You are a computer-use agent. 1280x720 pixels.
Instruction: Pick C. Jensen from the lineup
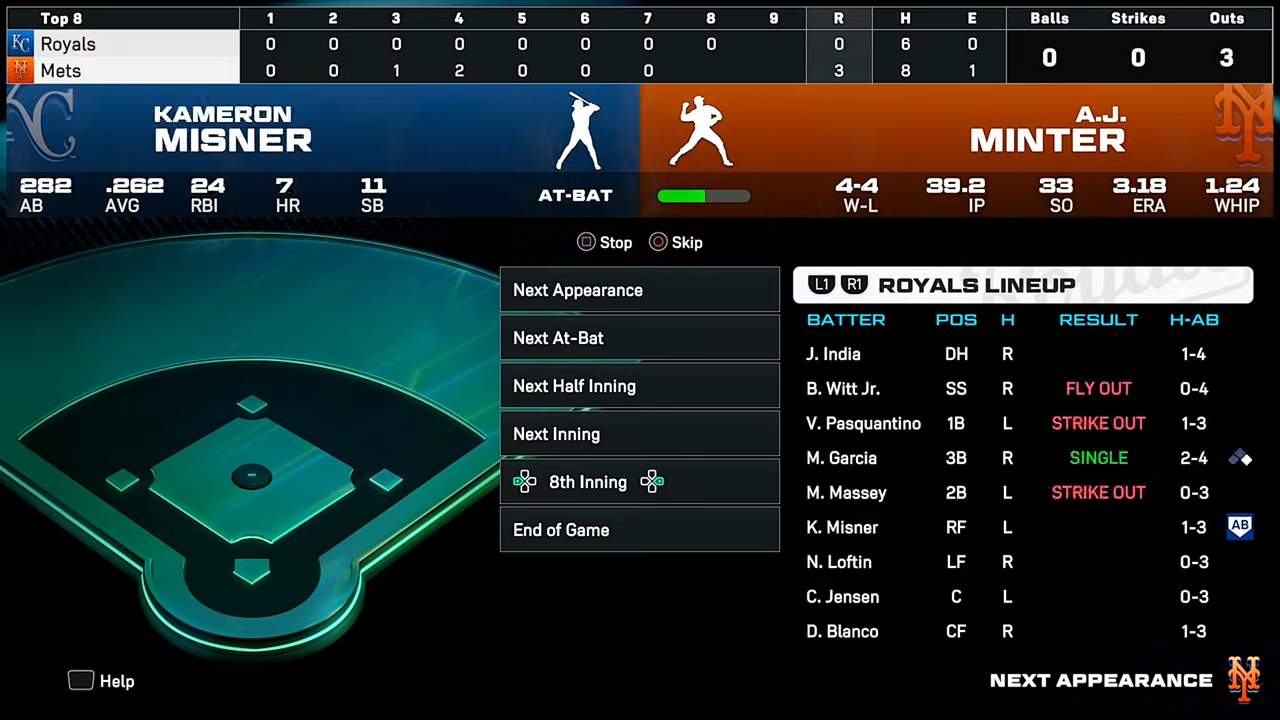pyautogui.click(x=843, y=597)
